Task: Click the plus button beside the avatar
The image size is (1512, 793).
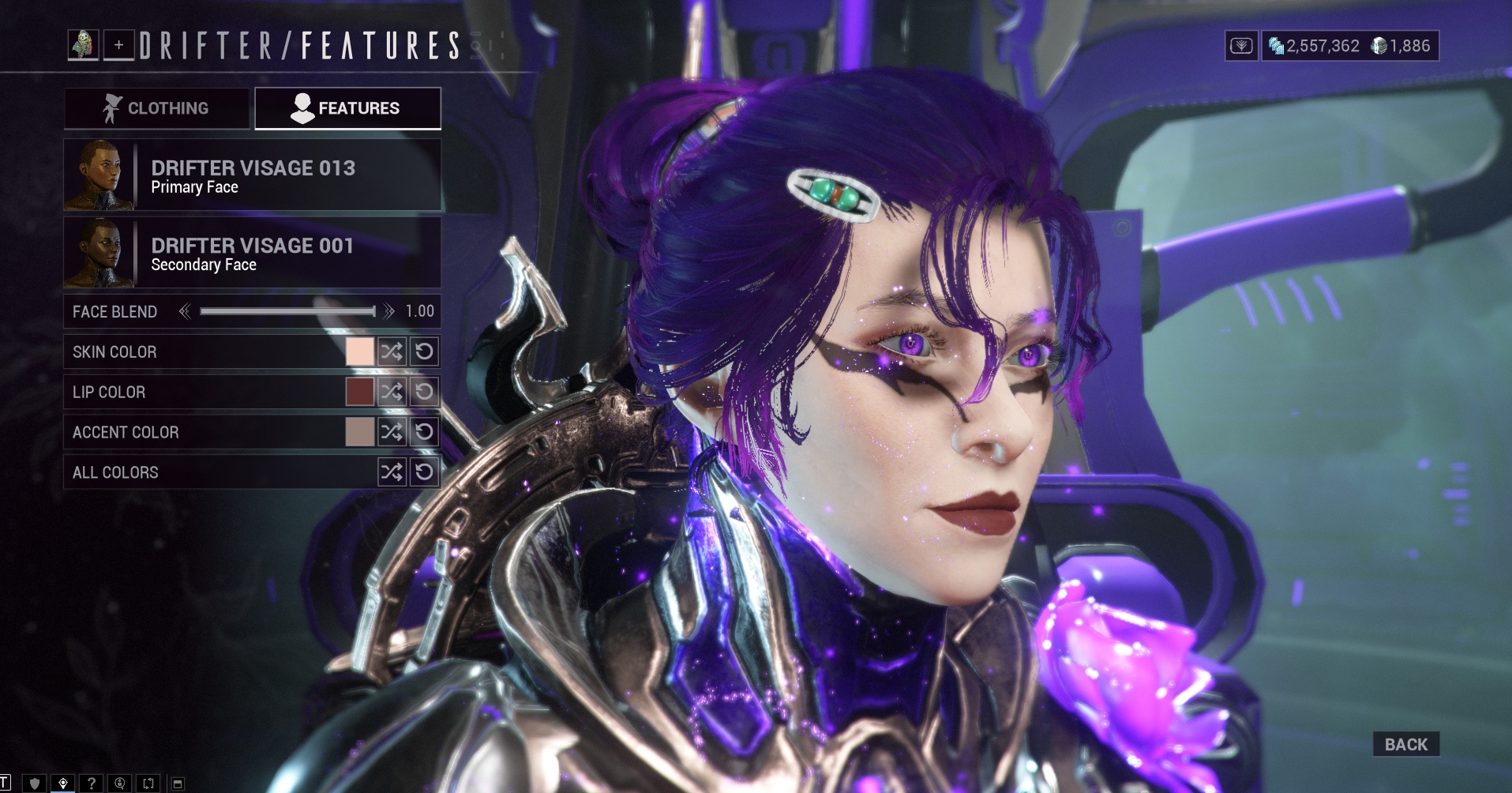Action: click(118, 45)
